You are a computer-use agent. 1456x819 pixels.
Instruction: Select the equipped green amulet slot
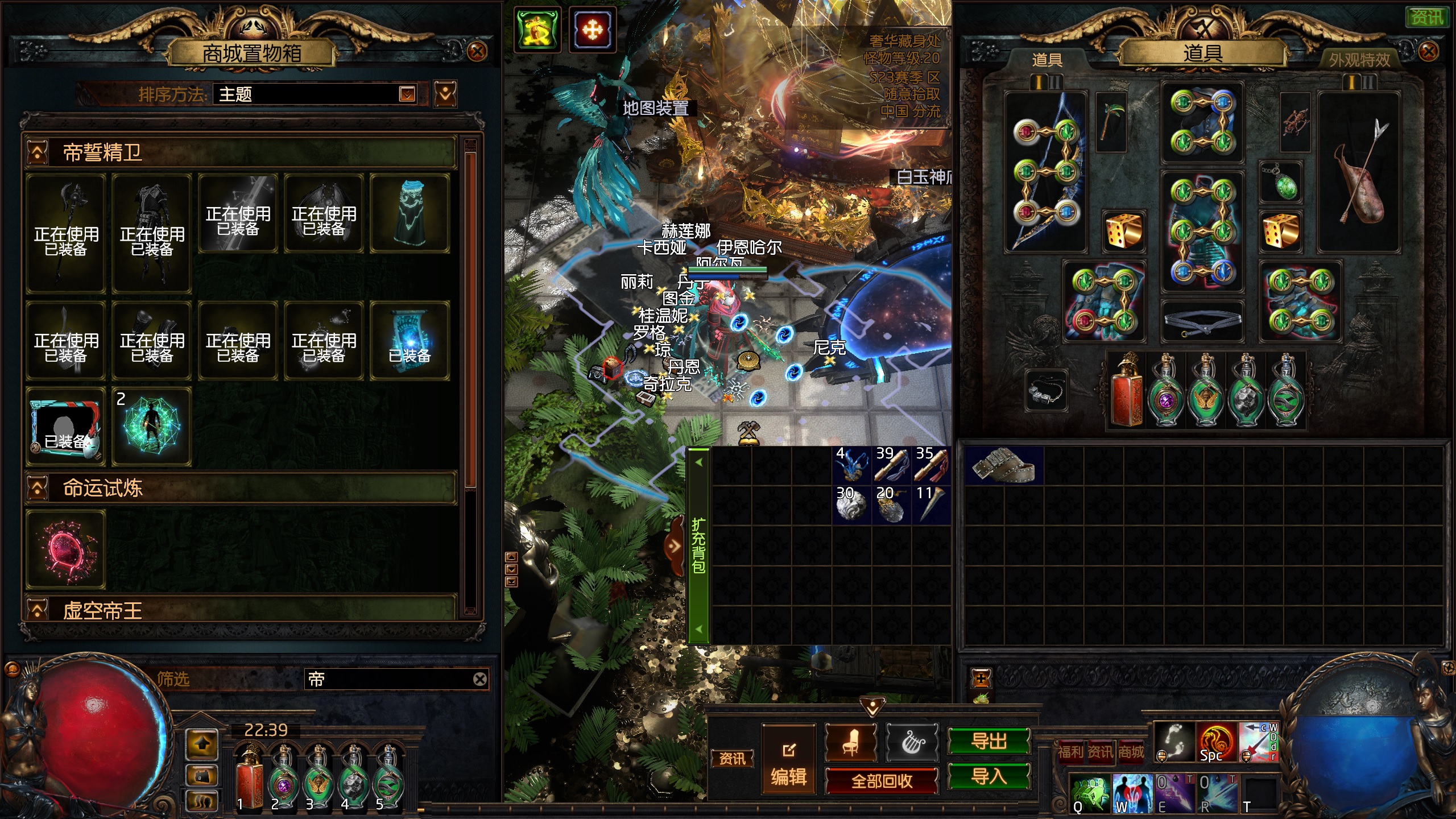(x=1280, y=183)
